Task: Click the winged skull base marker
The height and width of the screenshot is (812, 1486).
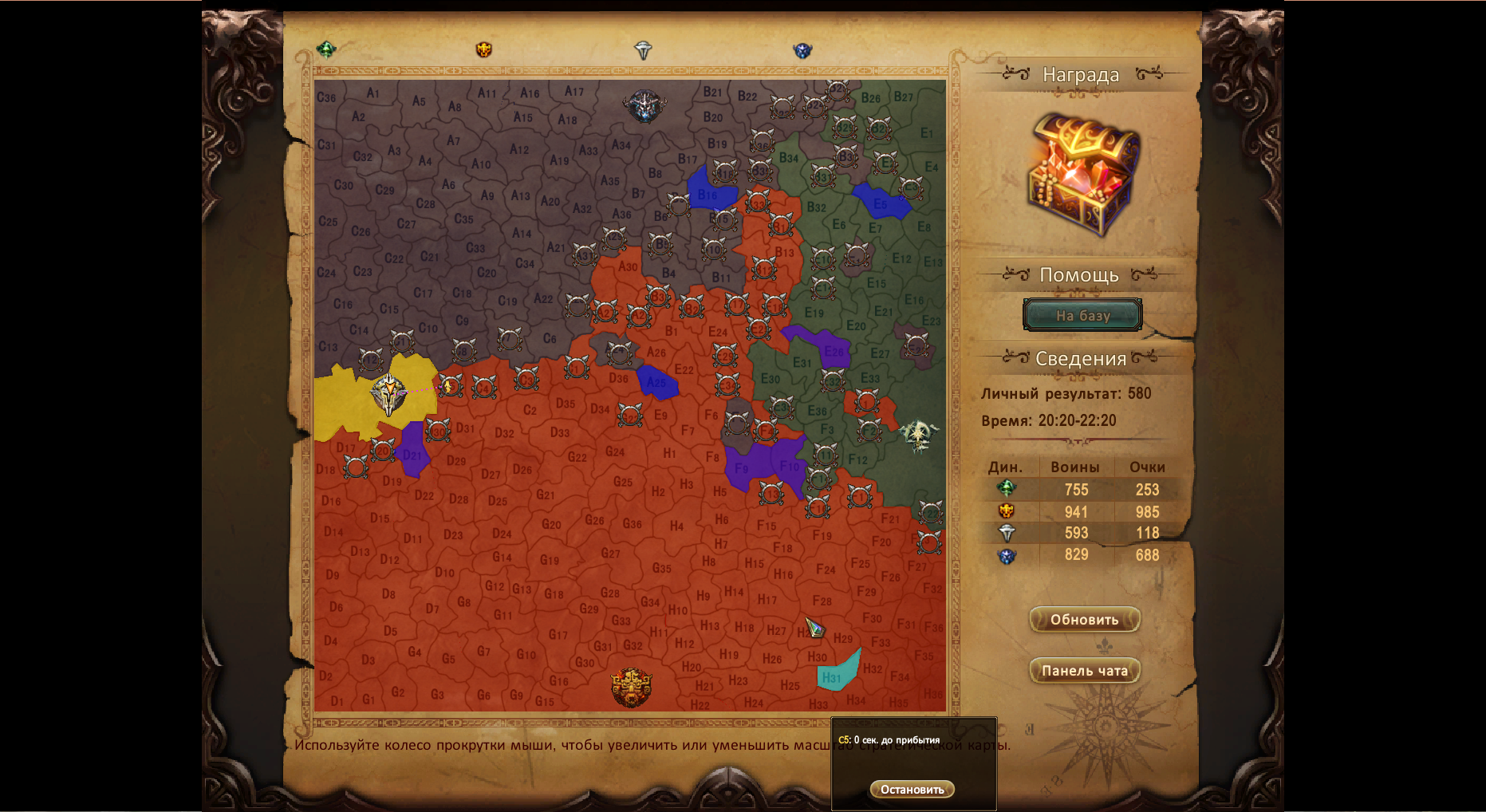Action: tap(918, 436)
